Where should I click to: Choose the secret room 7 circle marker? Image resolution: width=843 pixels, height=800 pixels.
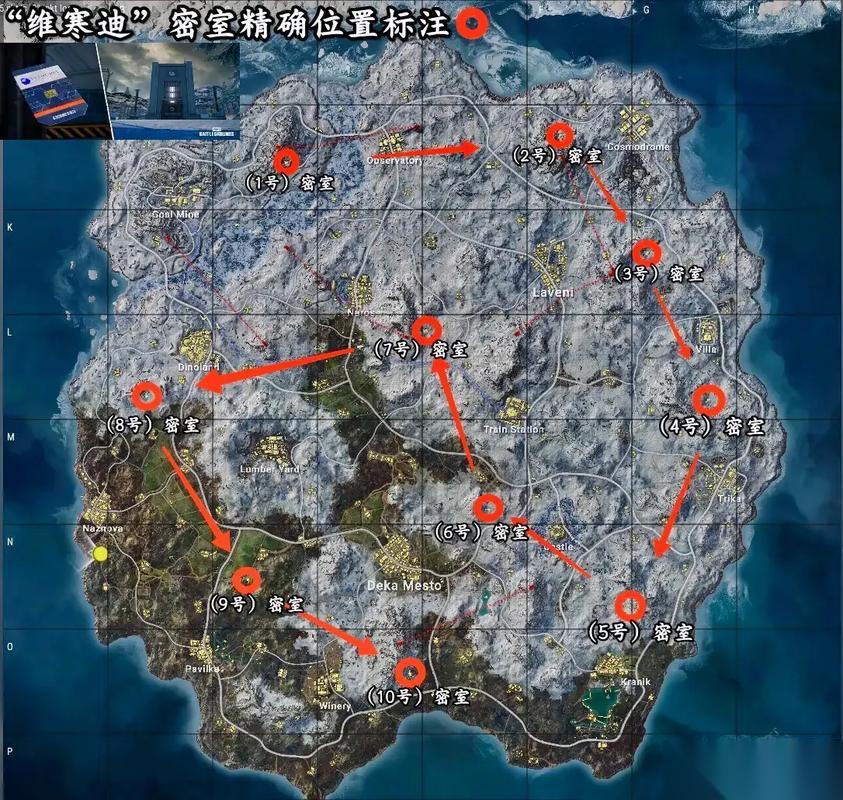point(427,329)
